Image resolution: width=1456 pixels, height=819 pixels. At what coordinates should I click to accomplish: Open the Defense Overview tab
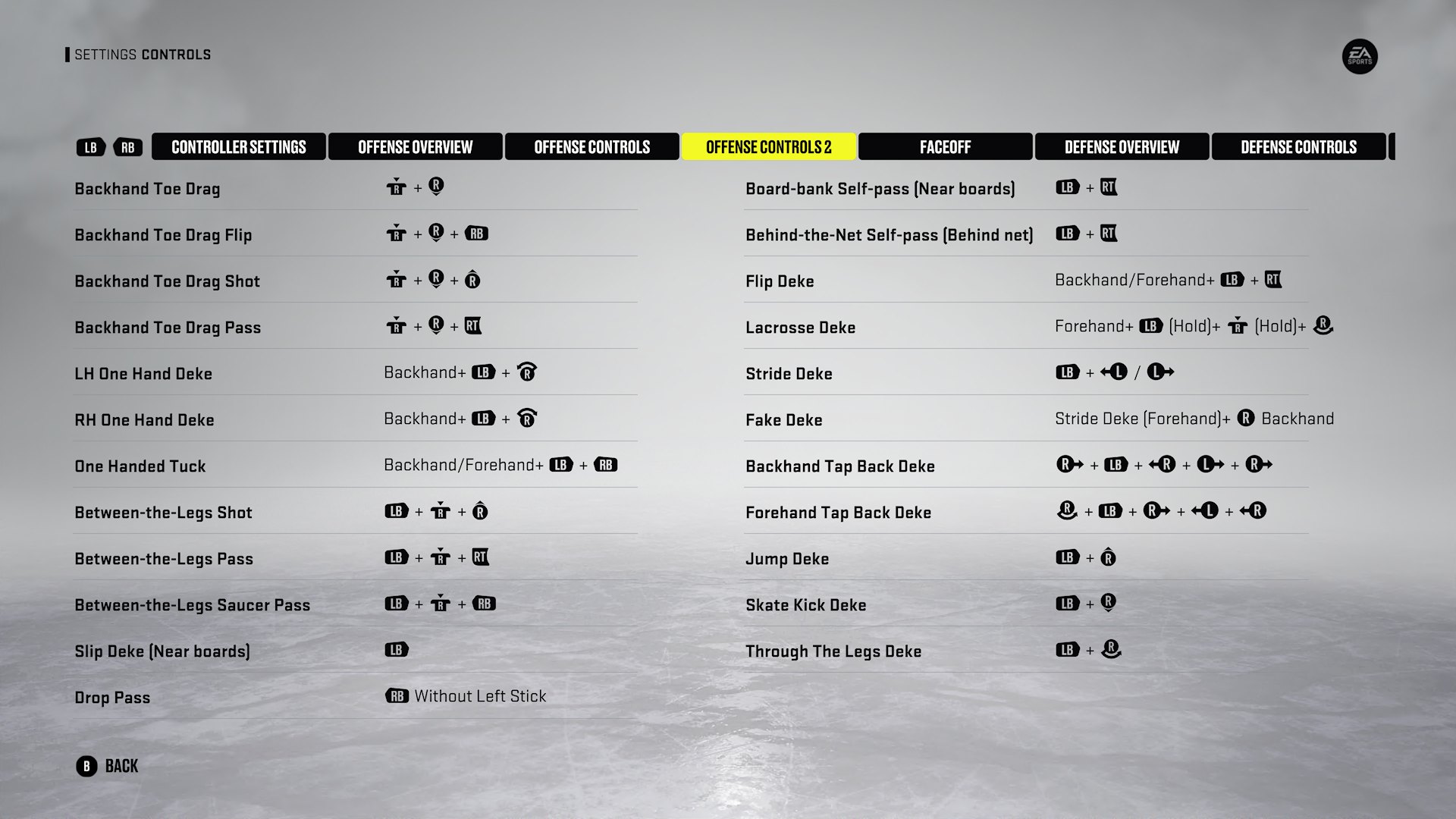1122,147
